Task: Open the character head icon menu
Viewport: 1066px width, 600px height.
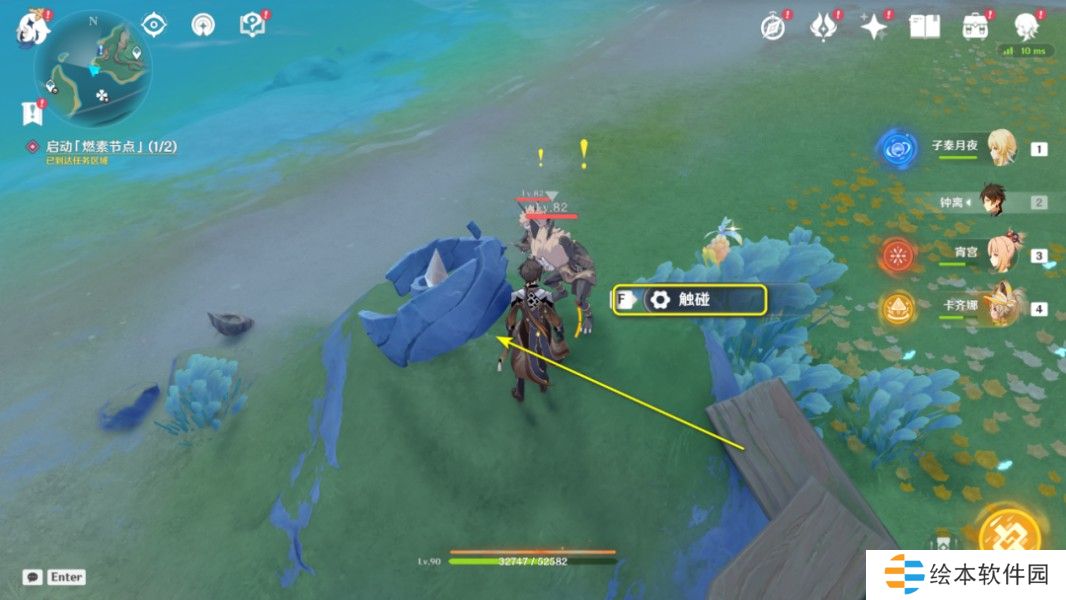Action: point(1026,27)
